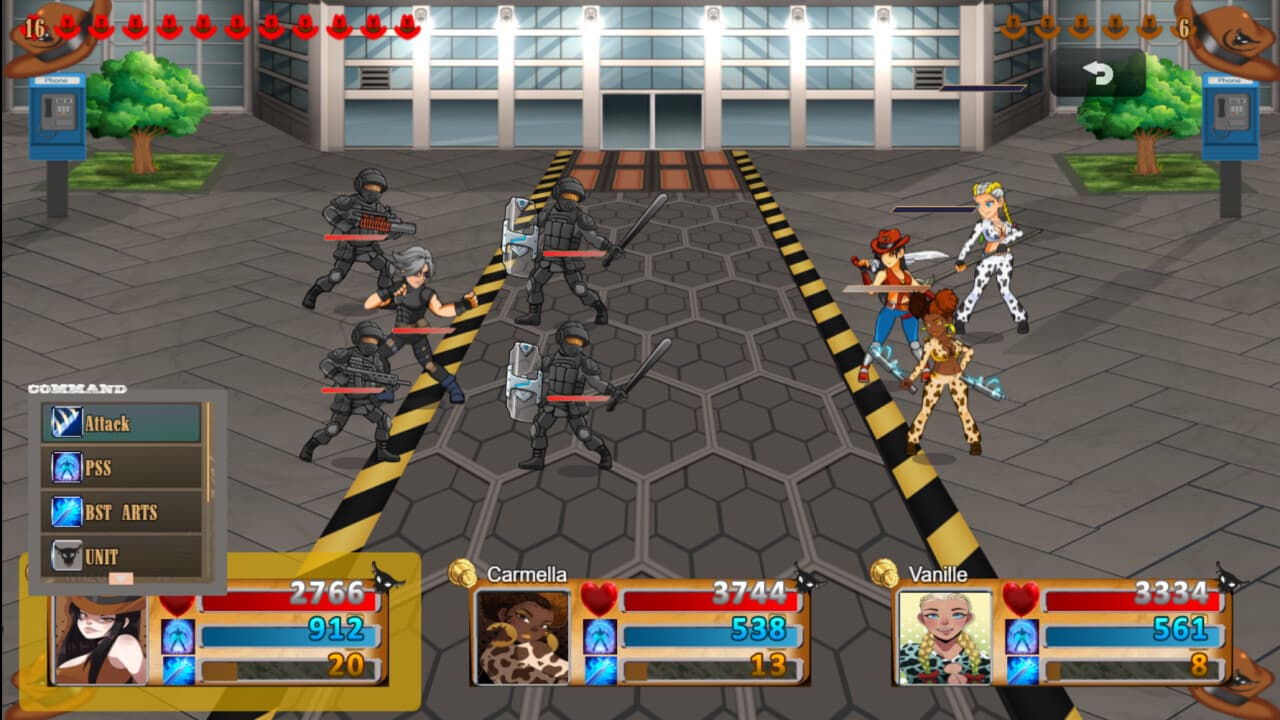Image resolution: width=1280 pixels, height=720 pixels.
Task: Click the return arrow in the top-right corner
Action: tap(1100, 72)
